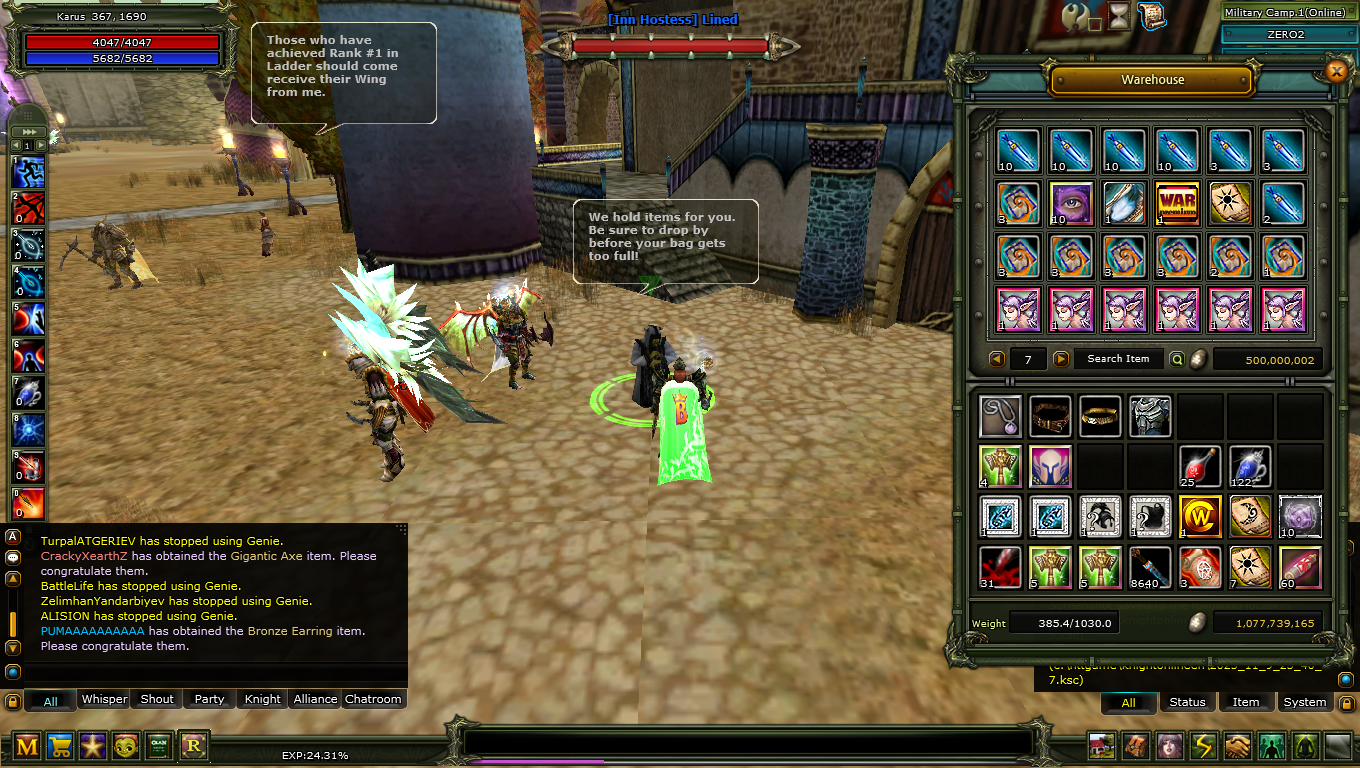Select the blue mana potion stack
The width and height of the screenshot is (1360, 768).
click(1250, 467)
